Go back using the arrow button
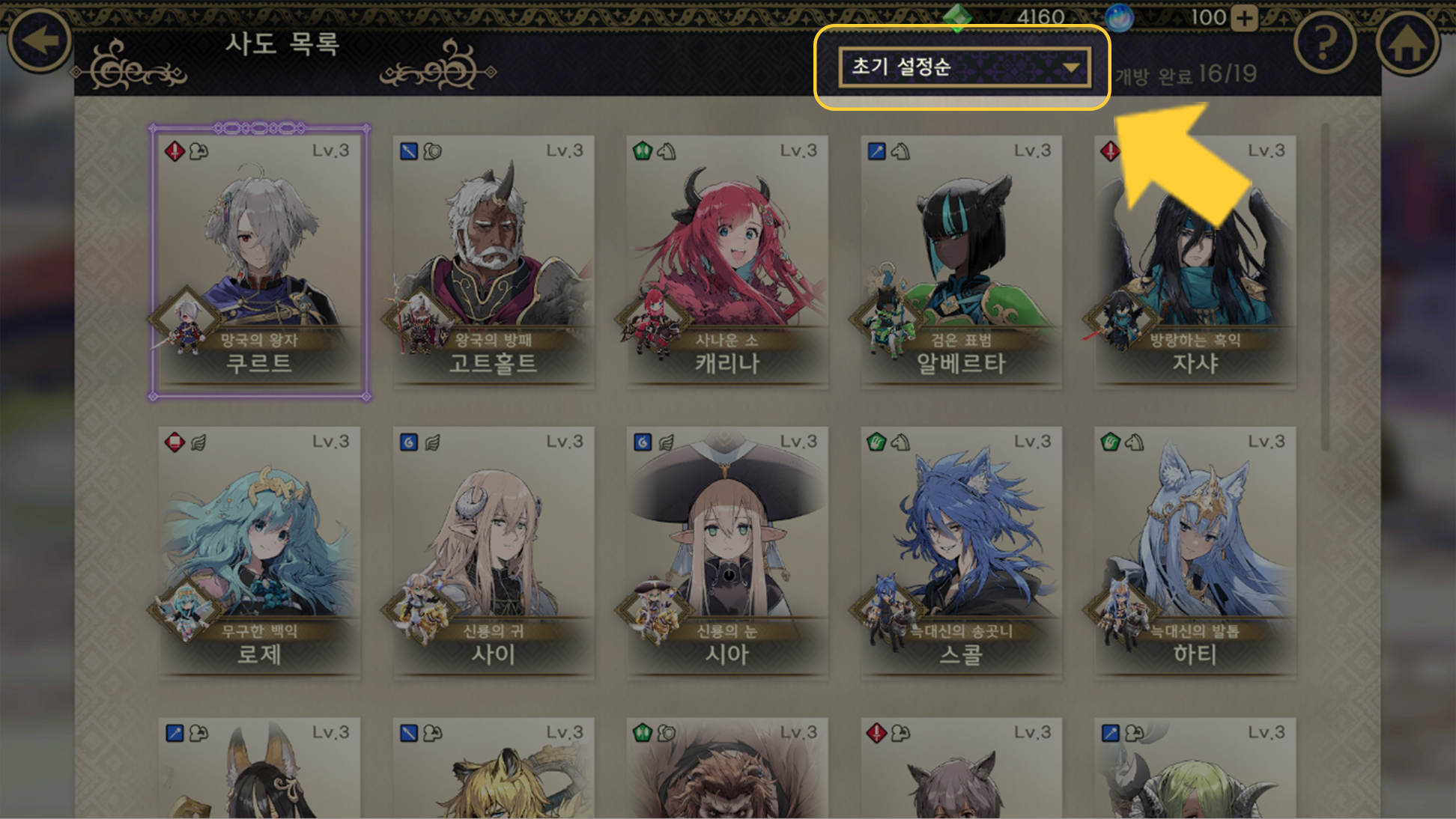The width and height of the screenshot is (1456, 819). pyautogui.click(x=39, y=40)
